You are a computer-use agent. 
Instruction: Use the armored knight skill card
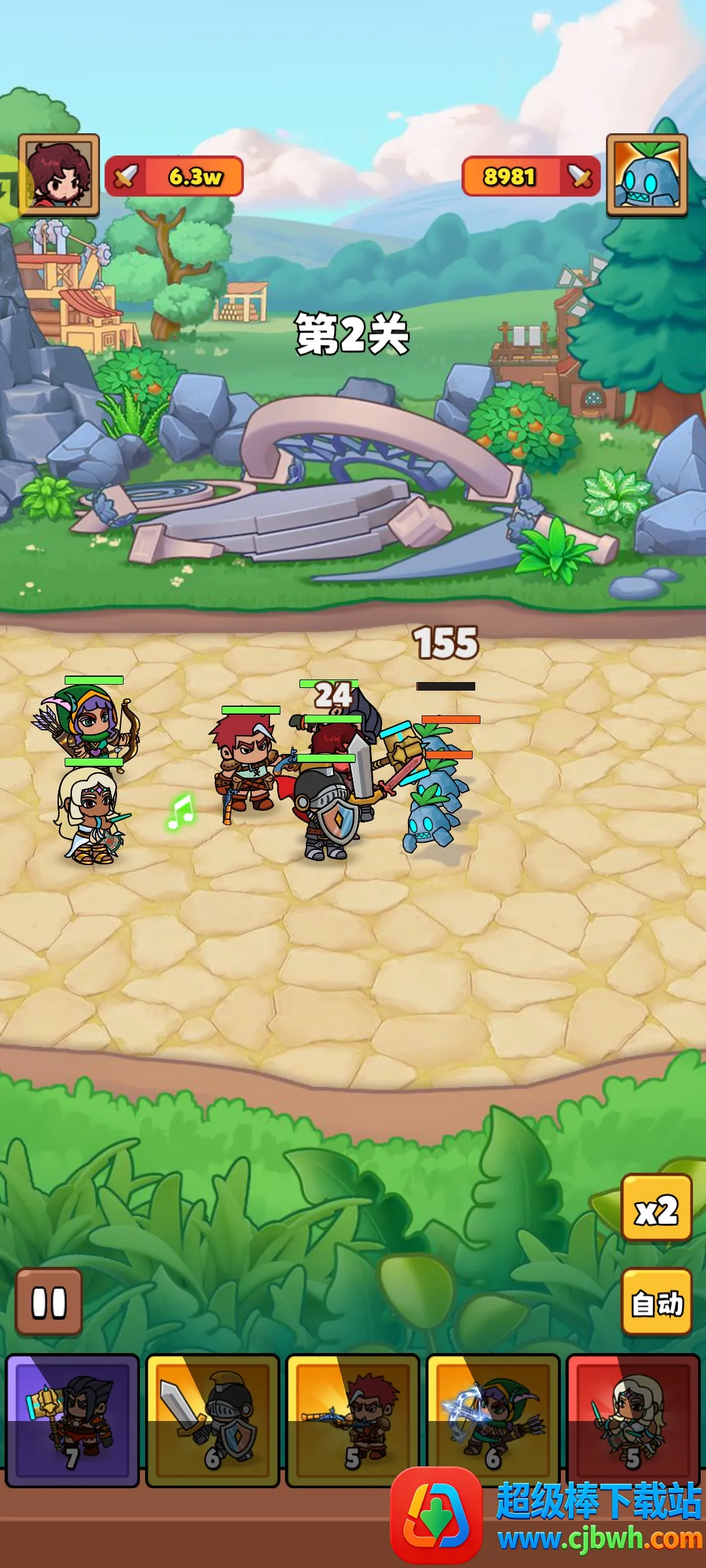[212, 1420]
